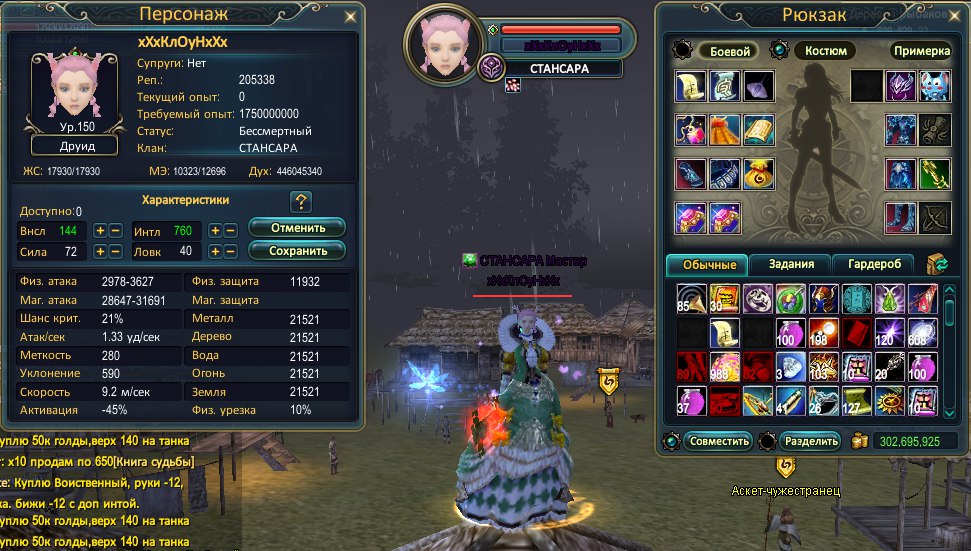Select the gramophone item stacked at 85
971x551 pixels.
pyautogui.click(x=691, y=298)
